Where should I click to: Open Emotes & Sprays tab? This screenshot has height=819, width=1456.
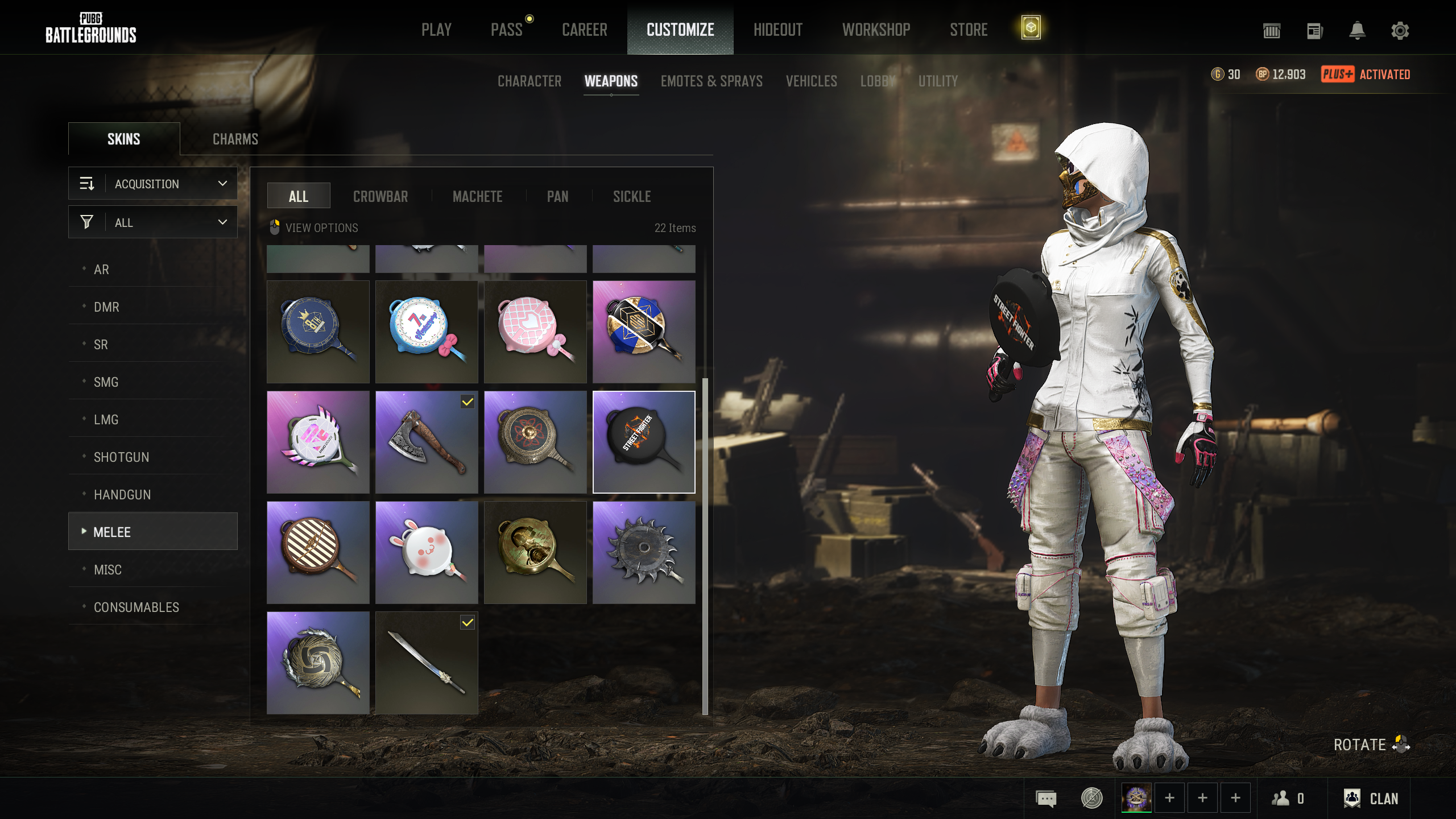coord(711,81)
